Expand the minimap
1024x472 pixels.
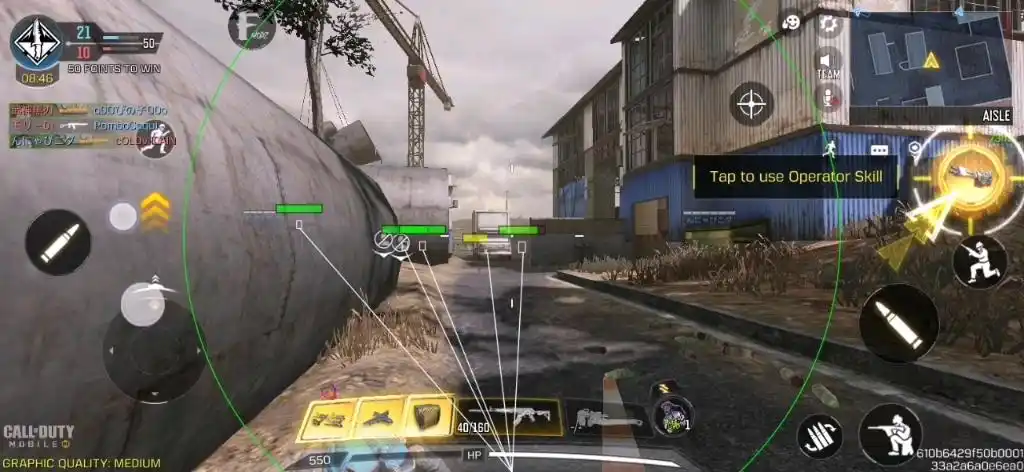point(928,62)
